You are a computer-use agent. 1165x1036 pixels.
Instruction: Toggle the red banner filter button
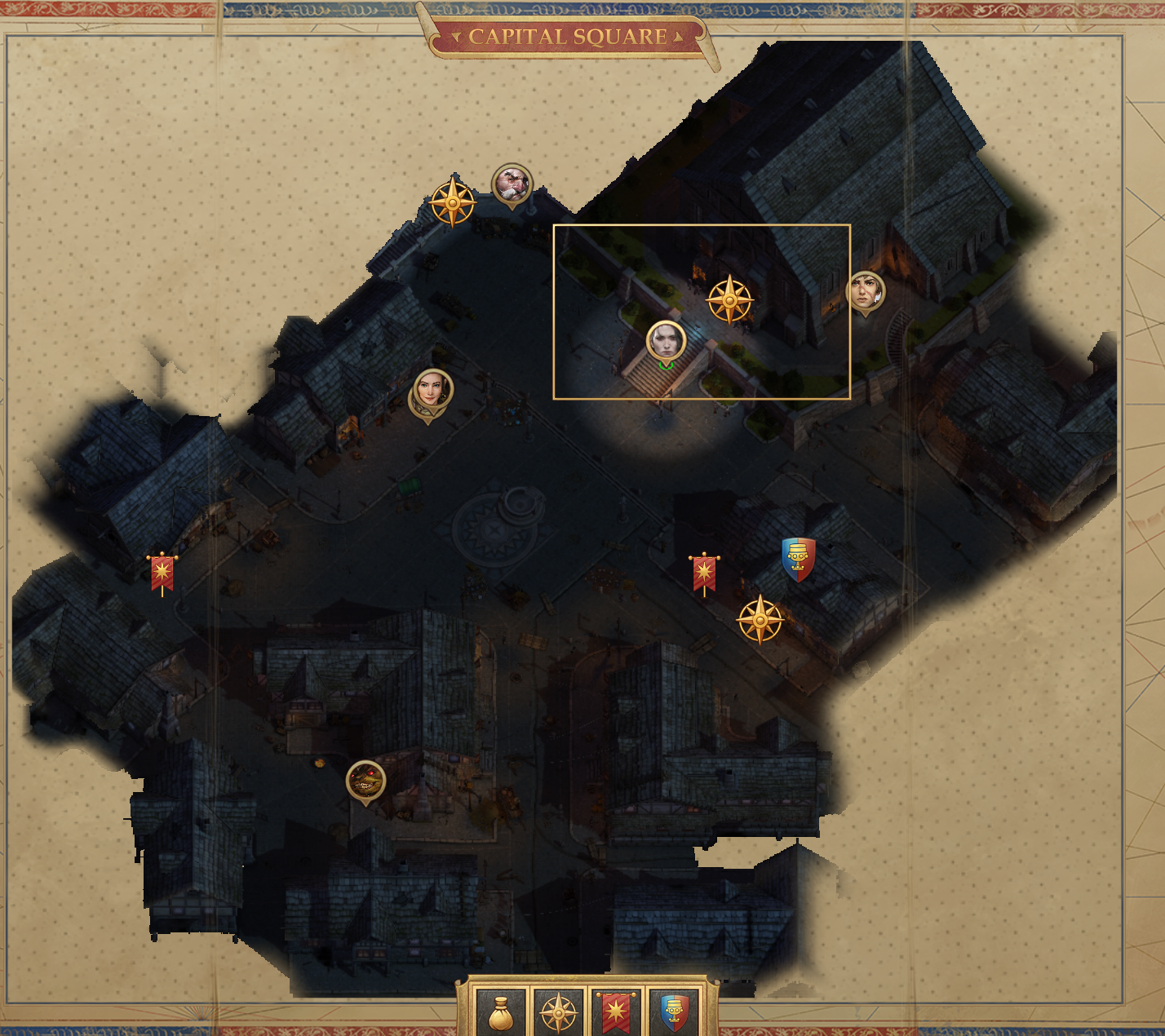coord(615,1012)
